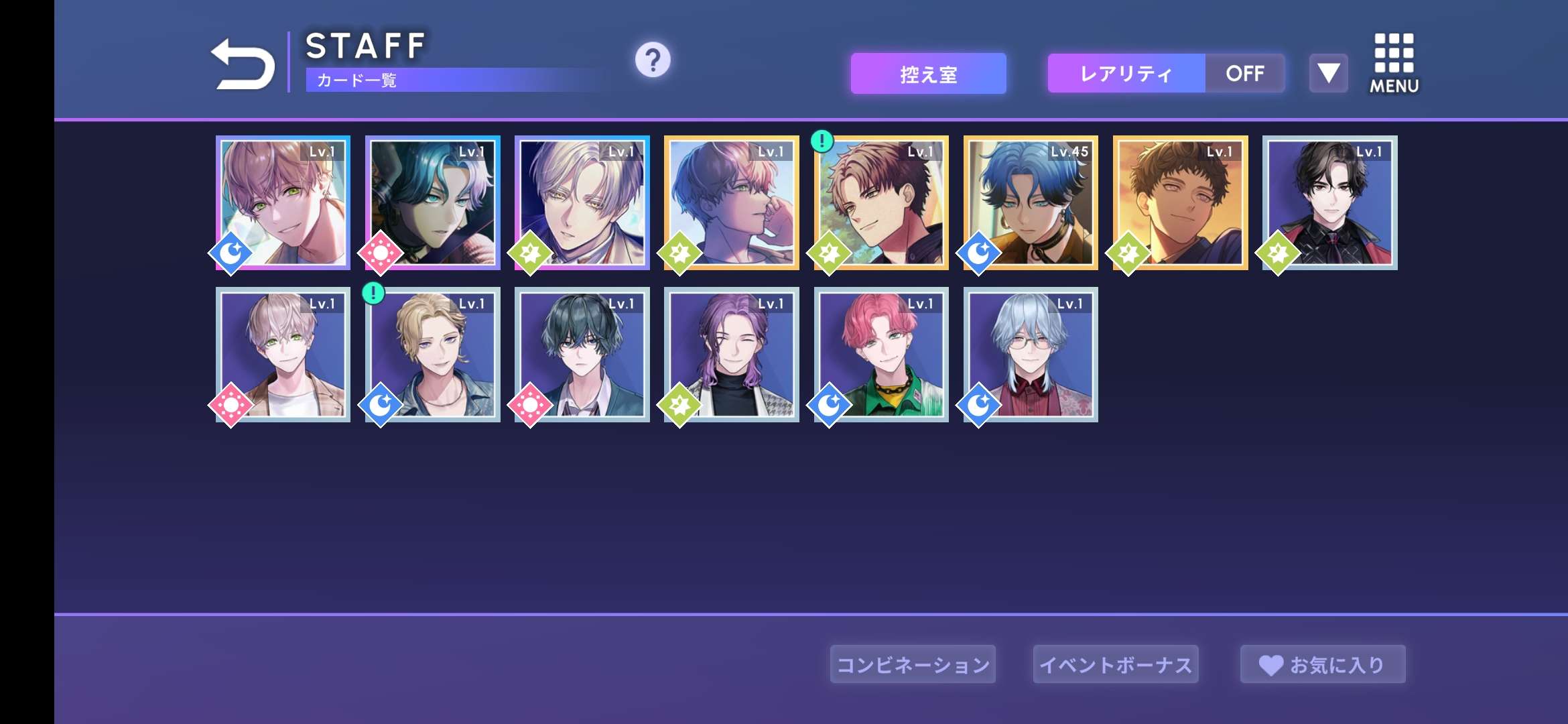Show the コンビネーション combinations

coord(913,664)
